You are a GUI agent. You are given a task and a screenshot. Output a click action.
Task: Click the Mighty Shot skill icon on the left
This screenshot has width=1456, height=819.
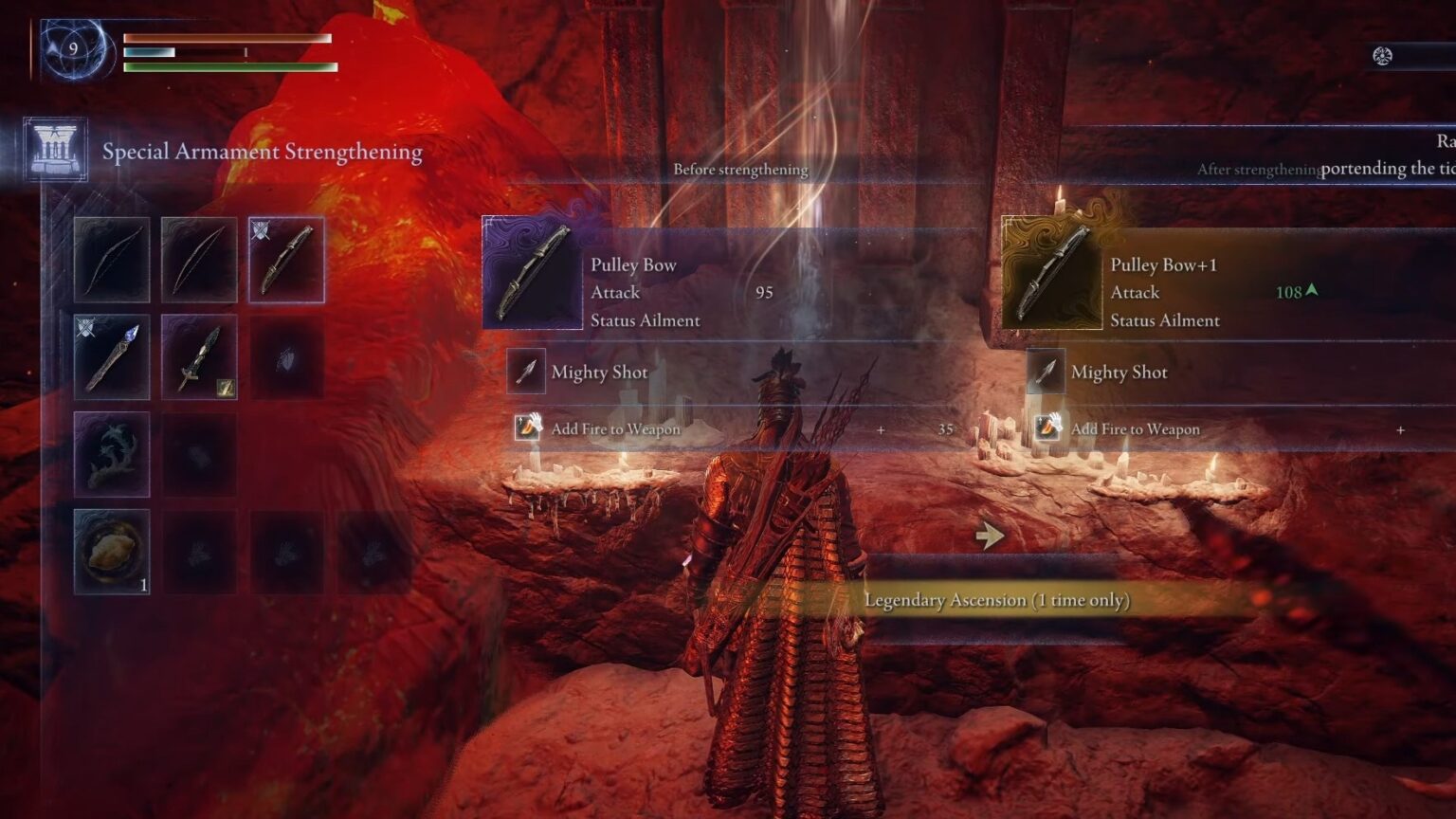tap(524, 373)
